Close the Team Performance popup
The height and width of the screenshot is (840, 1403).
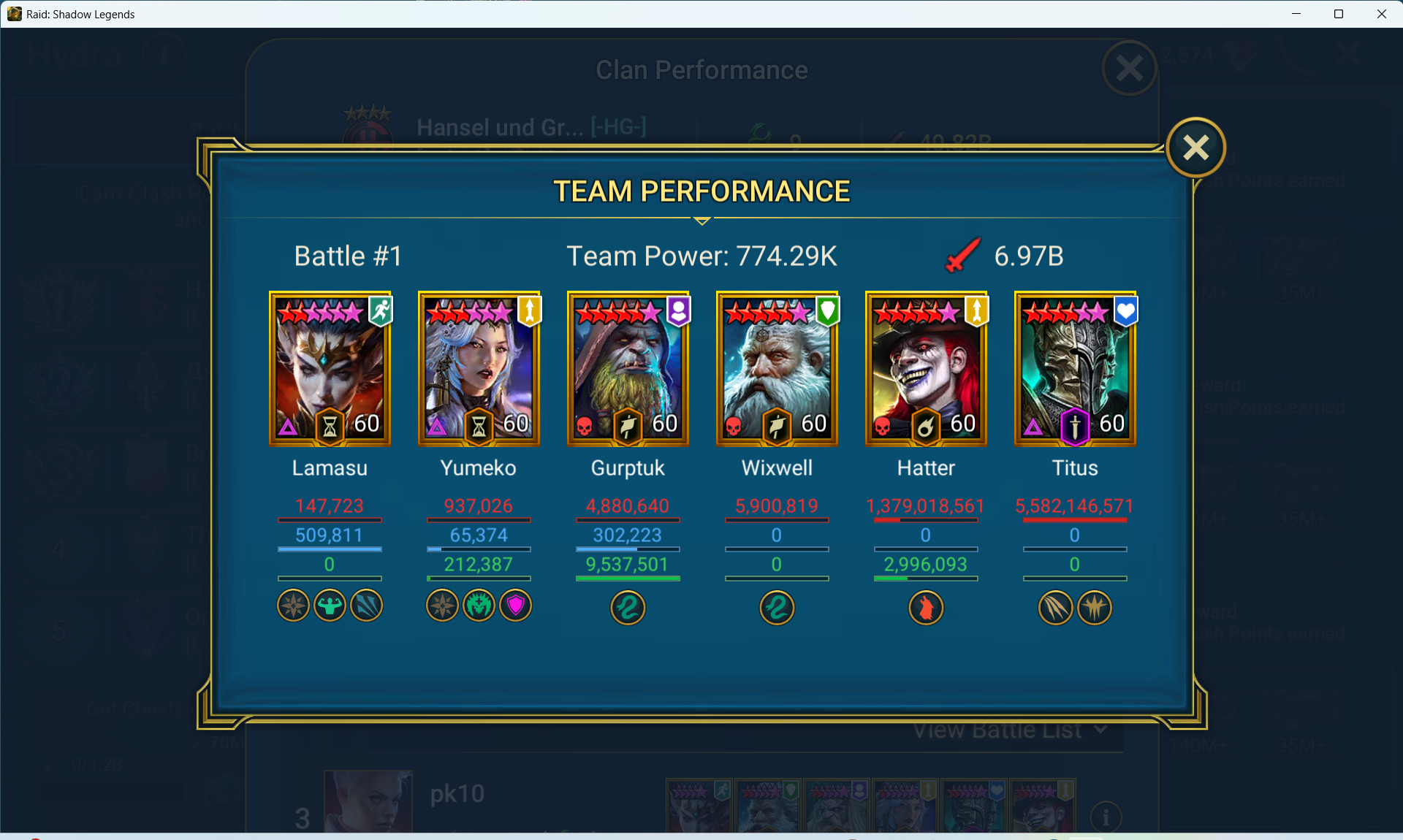tap(1195, 148)
